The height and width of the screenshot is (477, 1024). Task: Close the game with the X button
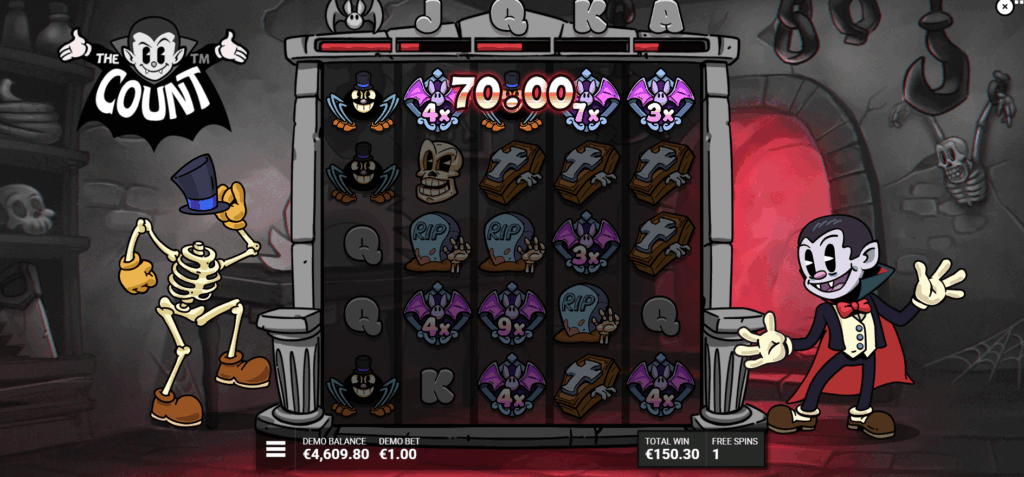coord(1005,7)
